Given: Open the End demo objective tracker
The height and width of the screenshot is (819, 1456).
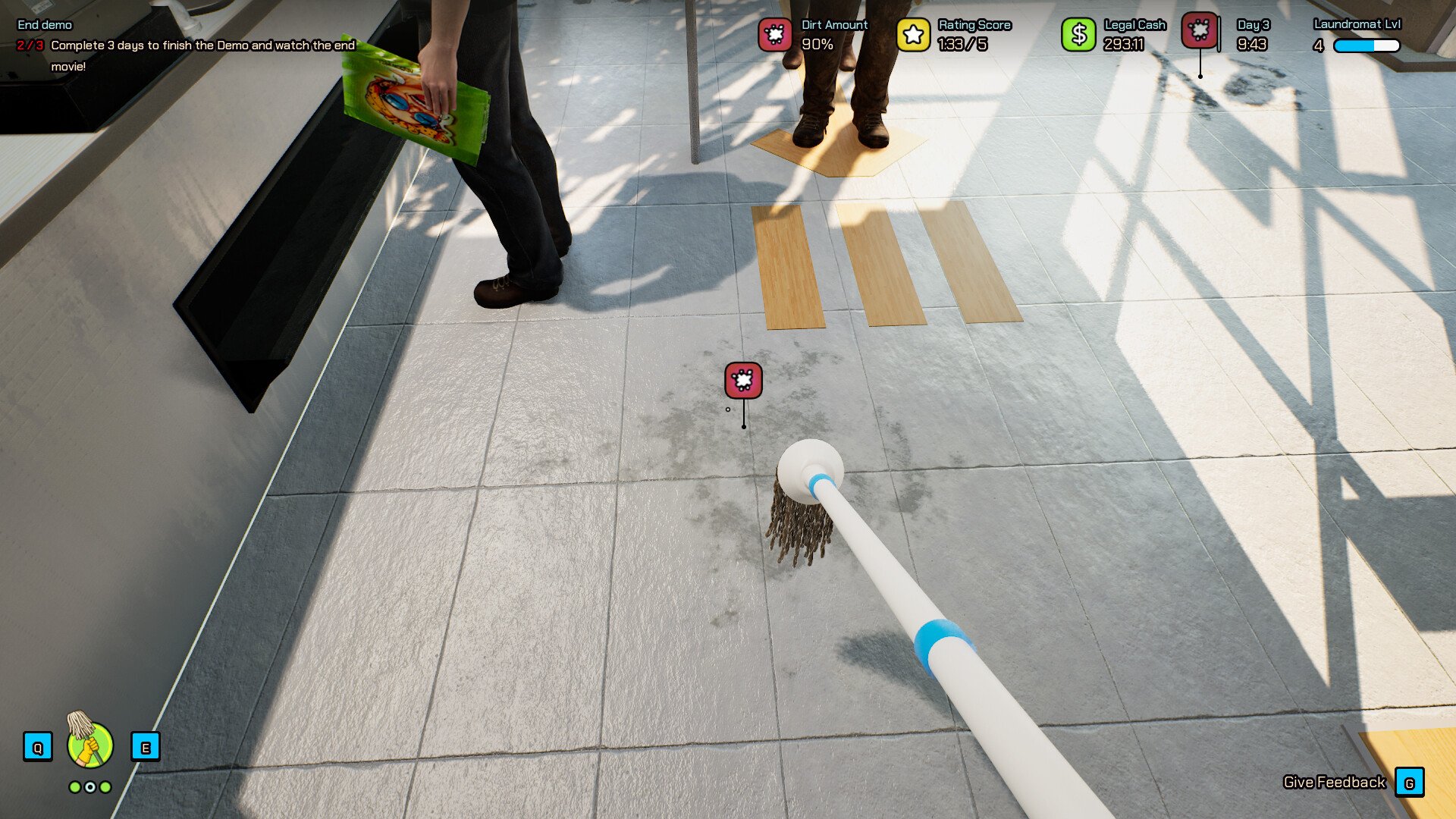Looking at the screenshot, I should coord(45,25).
